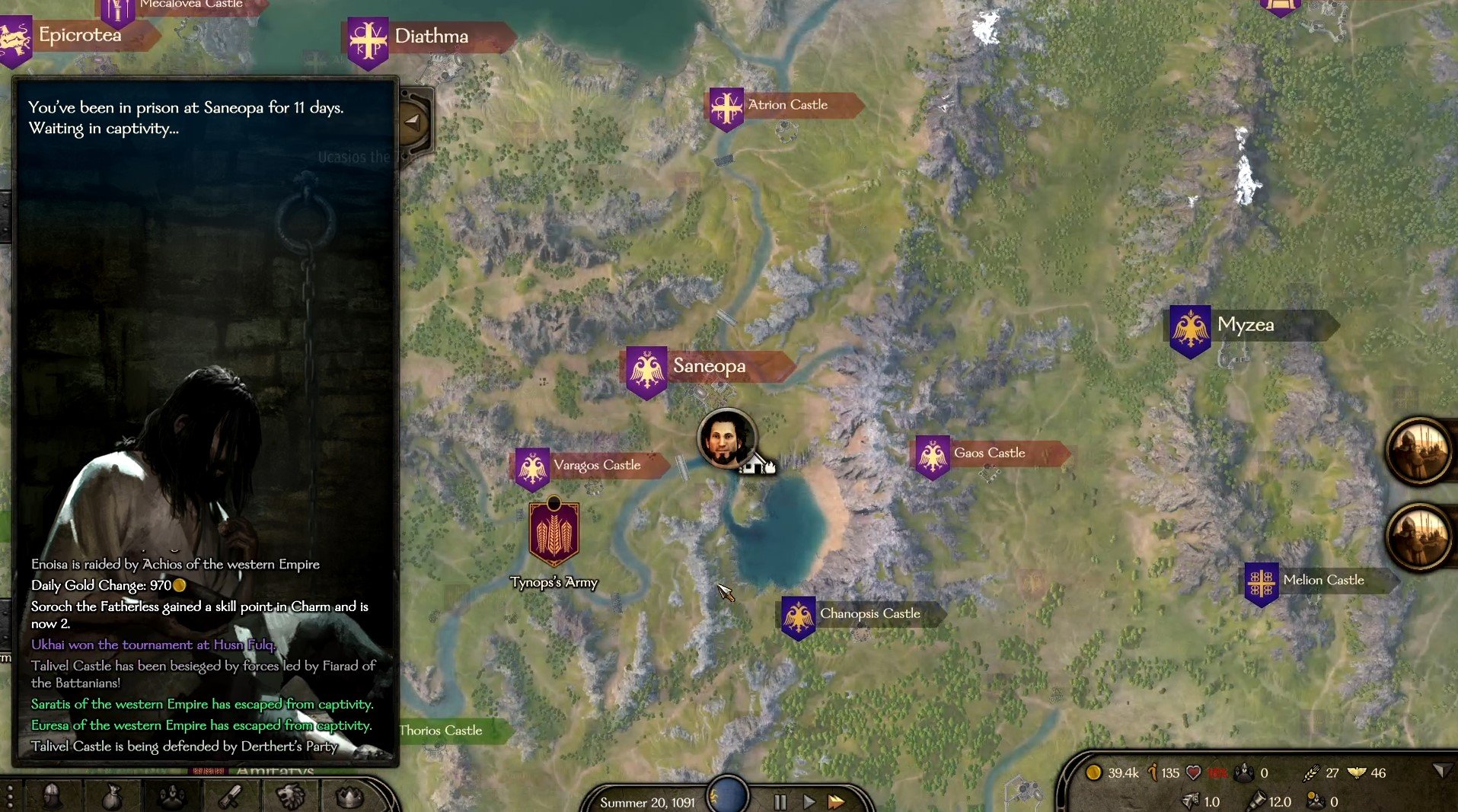Viewport: 1458px width, 812px height.
Task: Pause campaign time with the pause button
Action: click(780, 801)
